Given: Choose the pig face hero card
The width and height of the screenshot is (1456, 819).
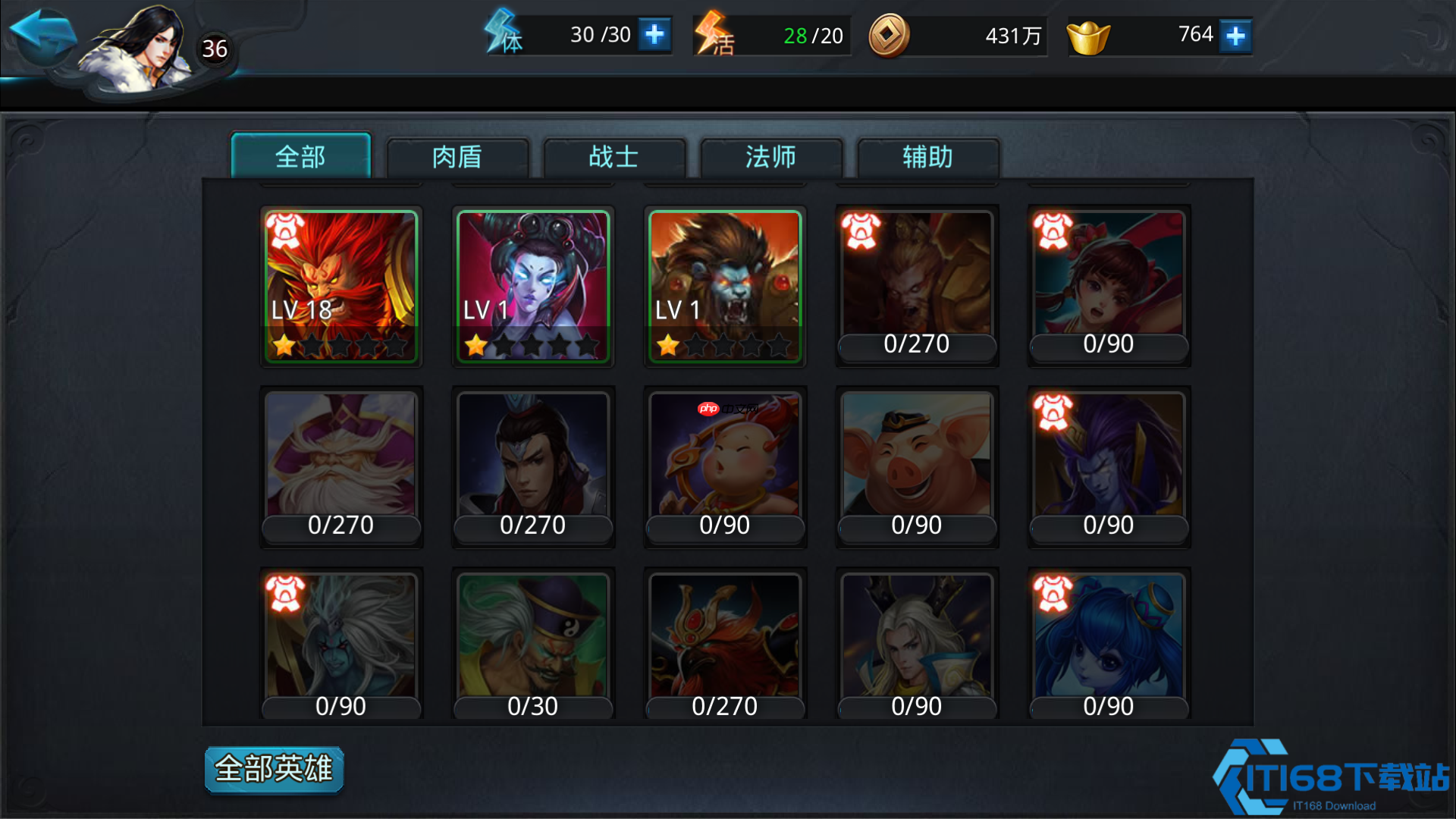Looking at the screenshot, I should (x=917, y=466).
